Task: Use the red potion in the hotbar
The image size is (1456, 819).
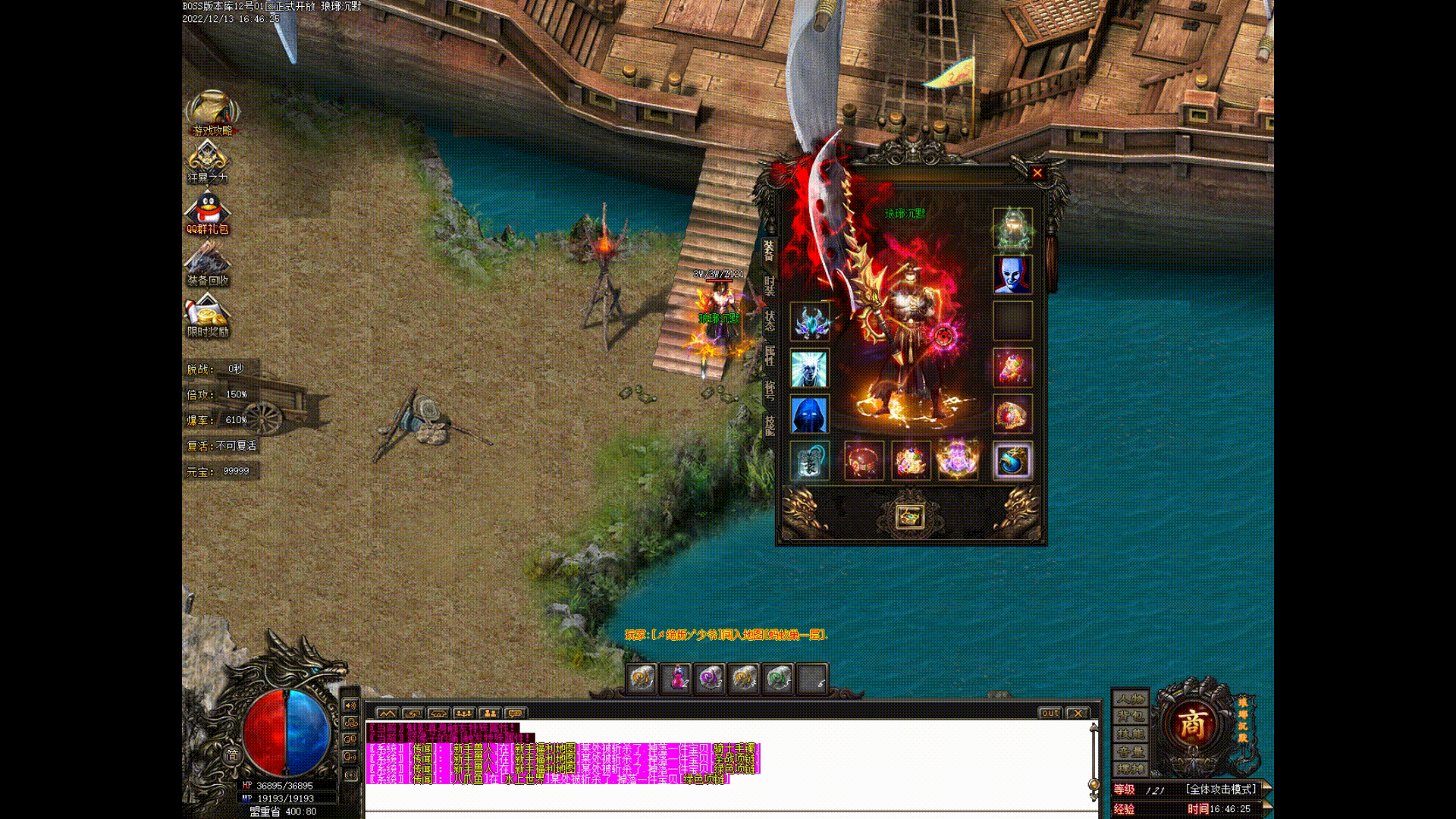Action: click(676, 678)
